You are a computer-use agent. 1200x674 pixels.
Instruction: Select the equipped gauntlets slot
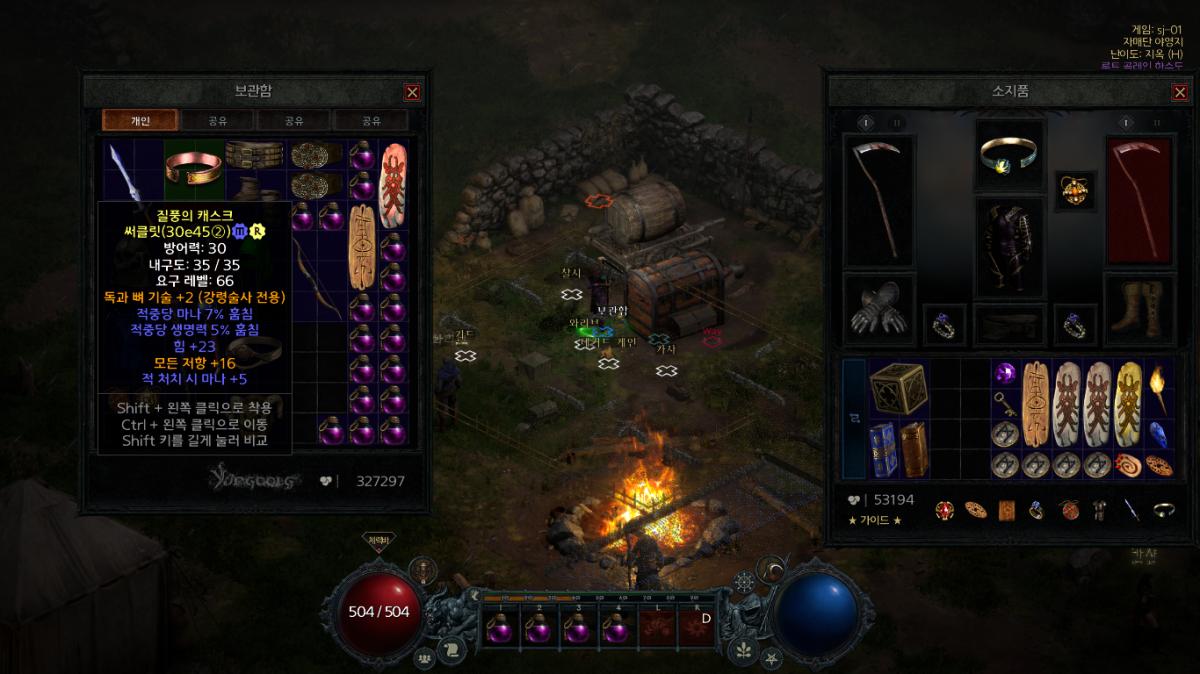click(880, 309)
